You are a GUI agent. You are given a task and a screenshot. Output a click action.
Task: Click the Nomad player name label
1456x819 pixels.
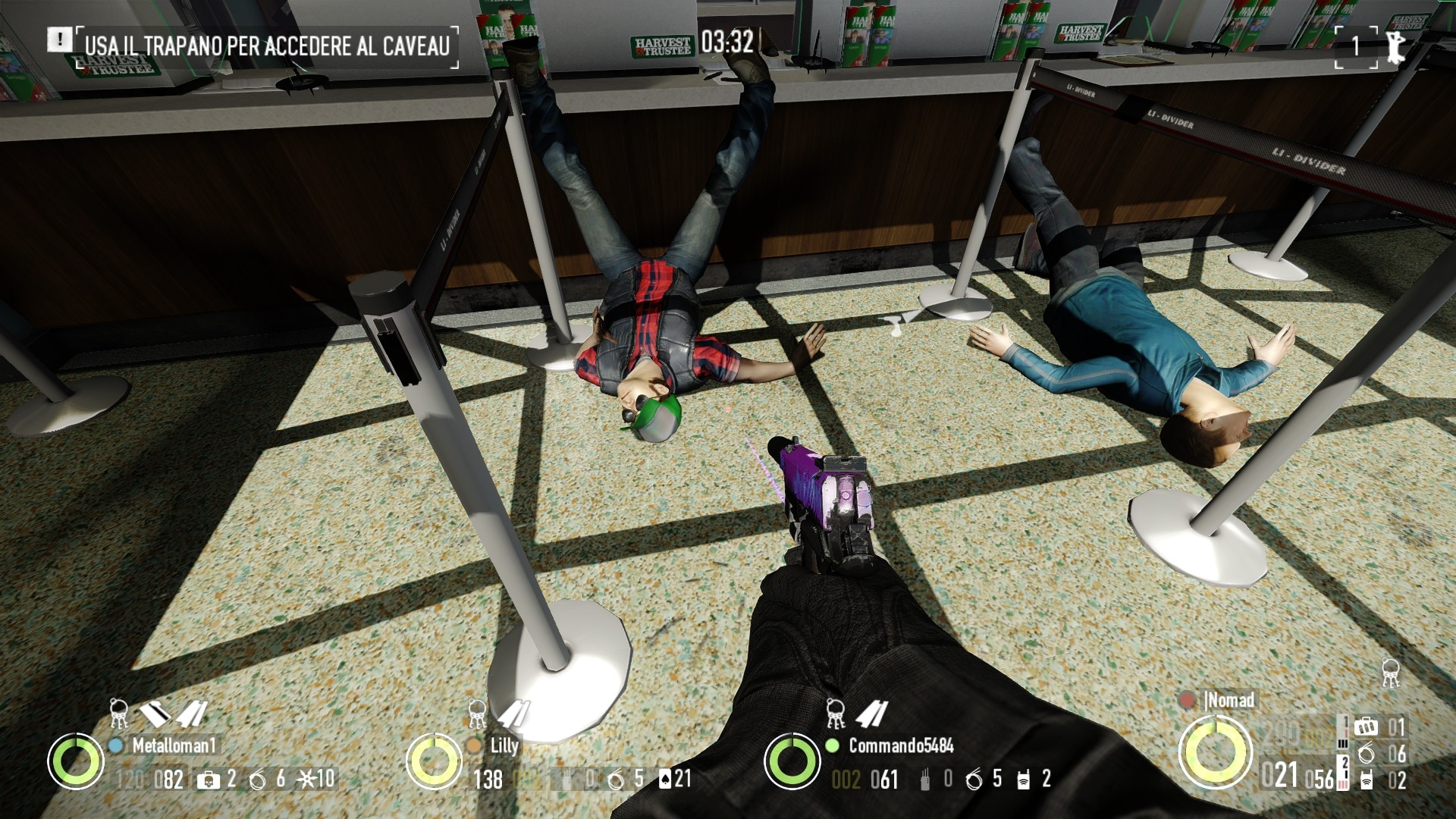[1230, 700]
